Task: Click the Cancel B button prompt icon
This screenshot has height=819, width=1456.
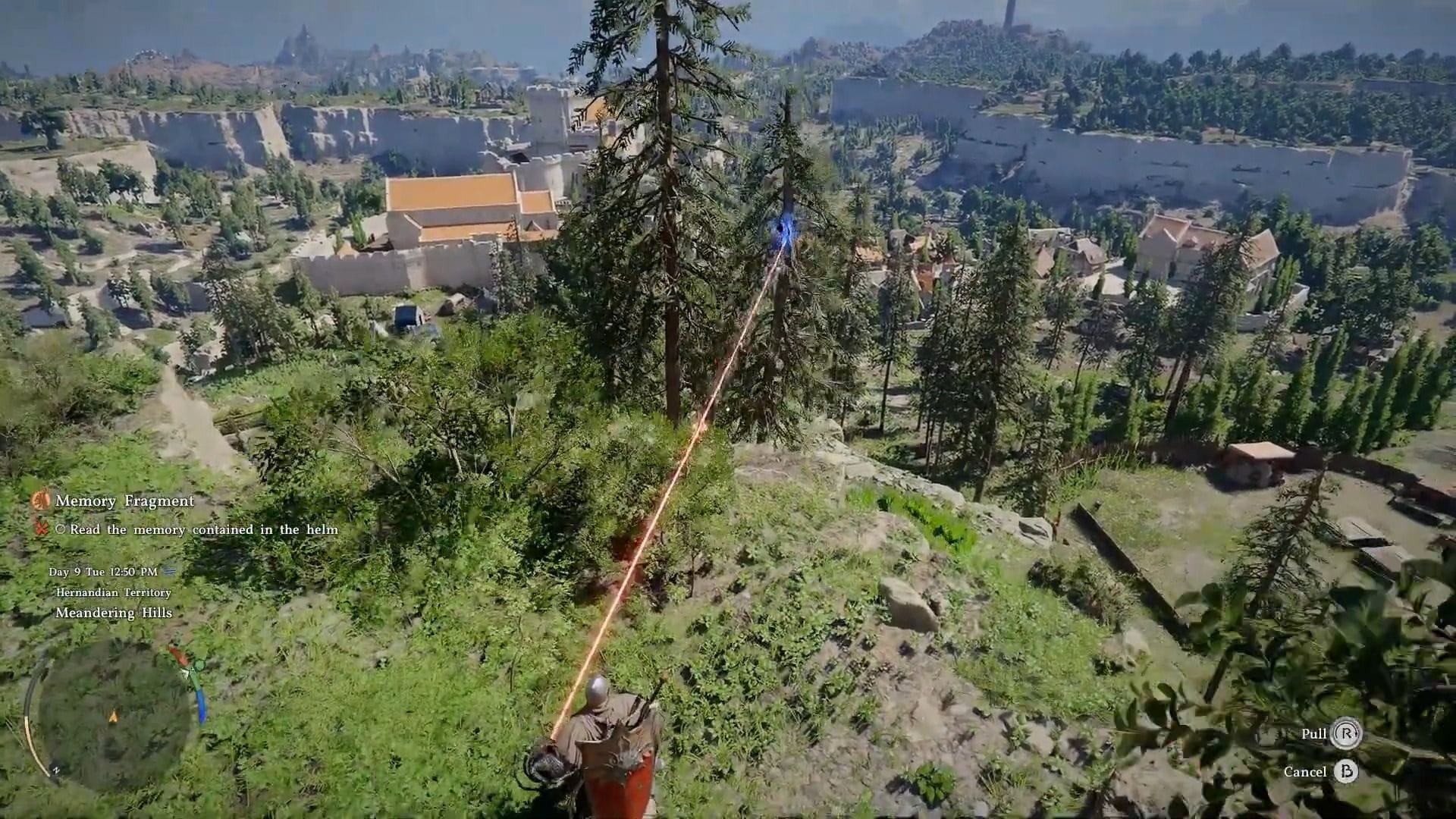Action: click(x=1346, y=771)
